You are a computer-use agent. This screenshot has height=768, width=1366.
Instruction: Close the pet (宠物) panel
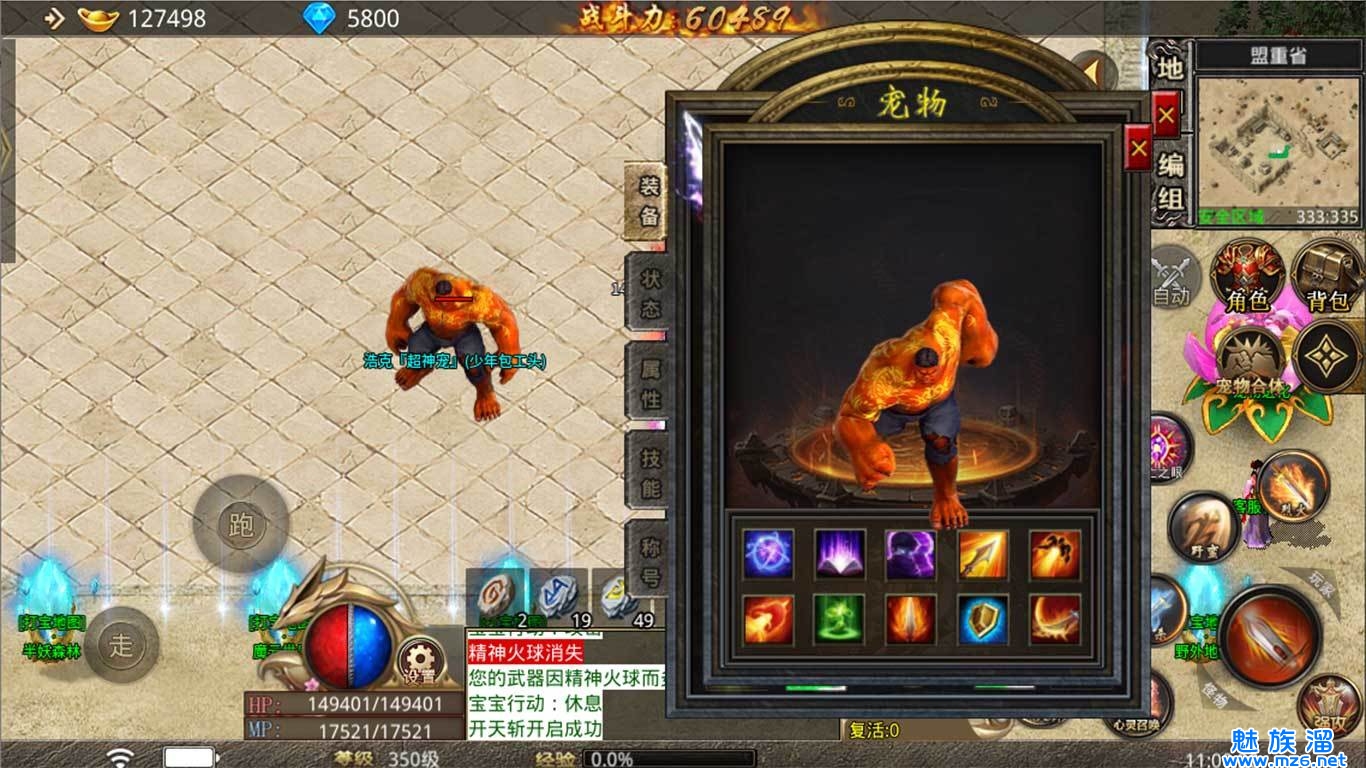point(1138,151)
